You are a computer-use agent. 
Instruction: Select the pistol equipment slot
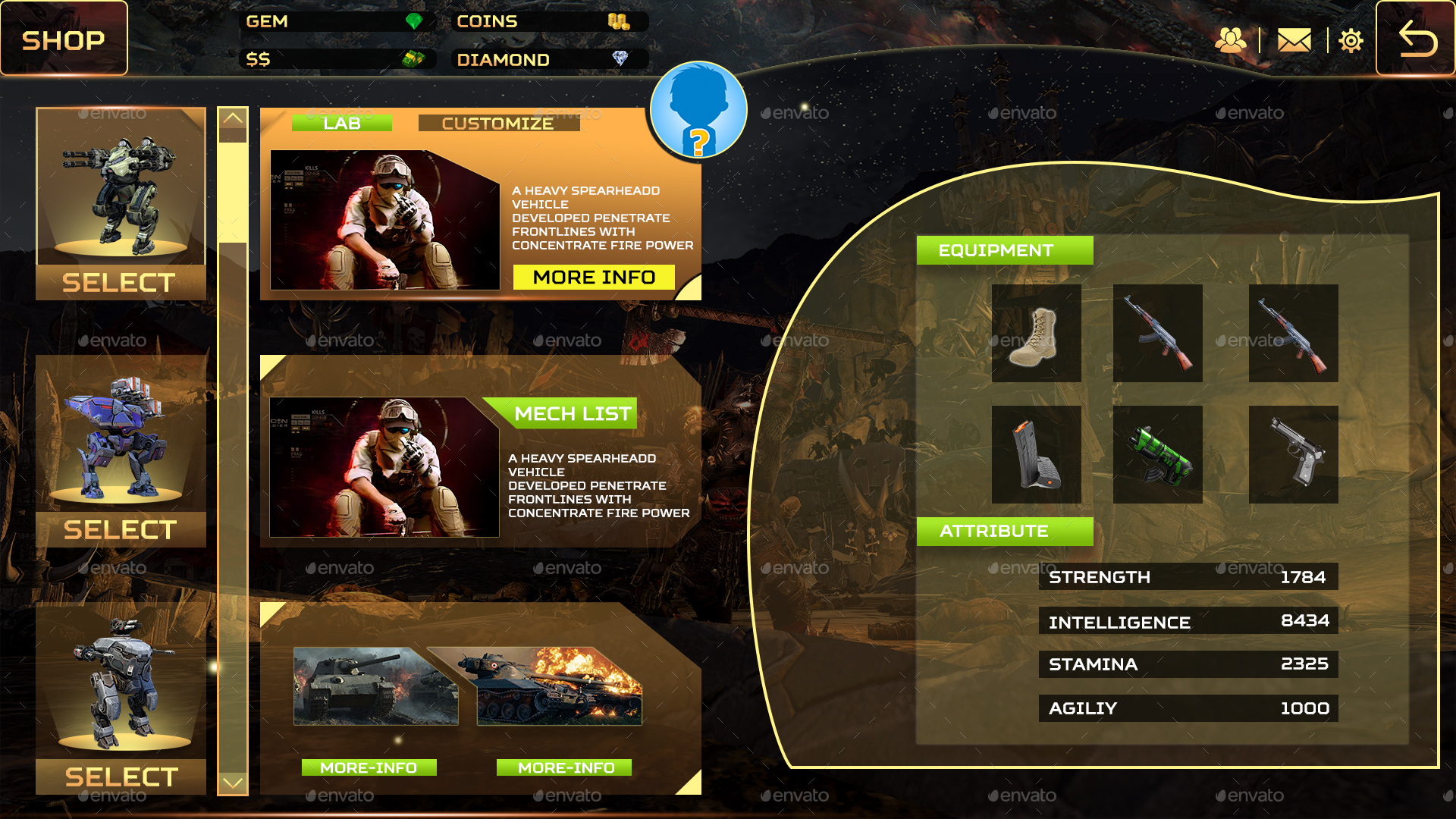tap(1293, 454)
